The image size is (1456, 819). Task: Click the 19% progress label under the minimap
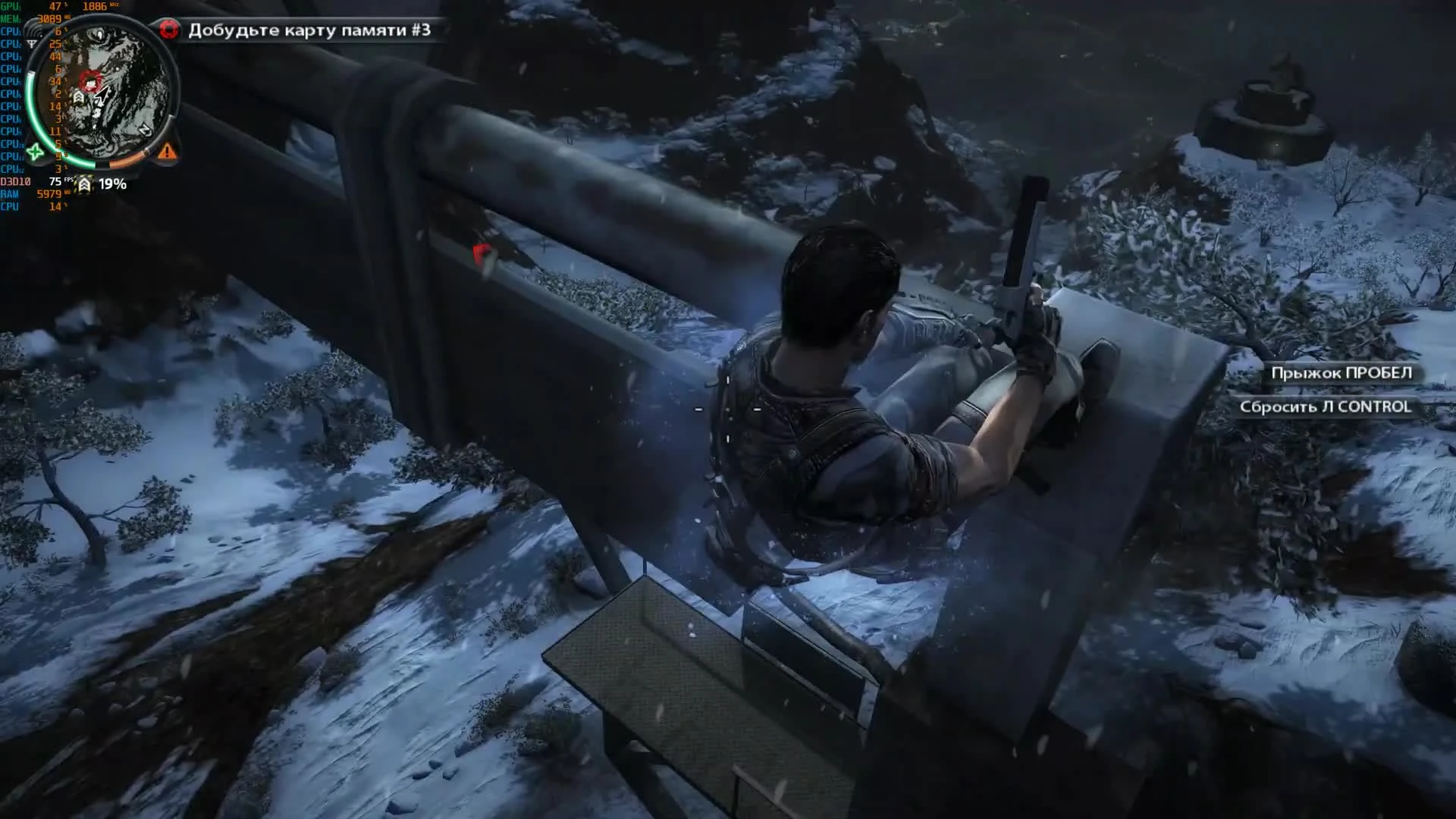(112, 184)
